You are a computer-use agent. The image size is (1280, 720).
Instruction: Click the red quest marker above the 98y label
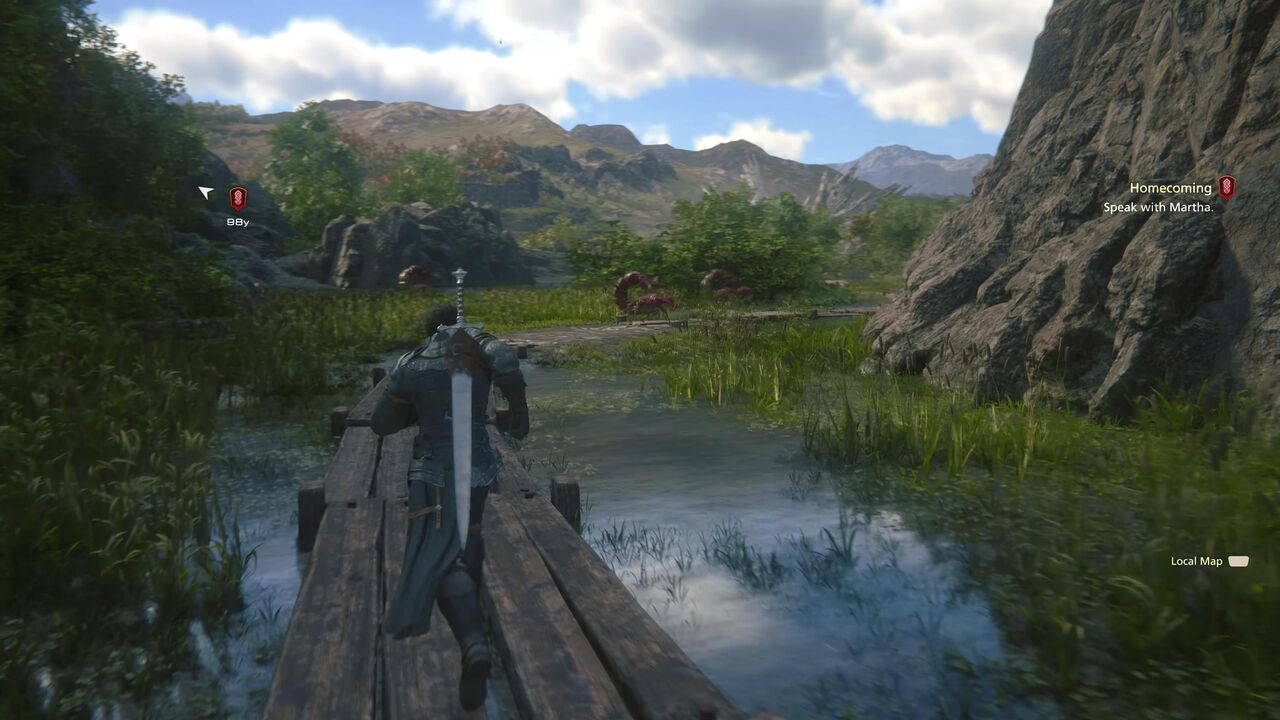pos(238,196)
